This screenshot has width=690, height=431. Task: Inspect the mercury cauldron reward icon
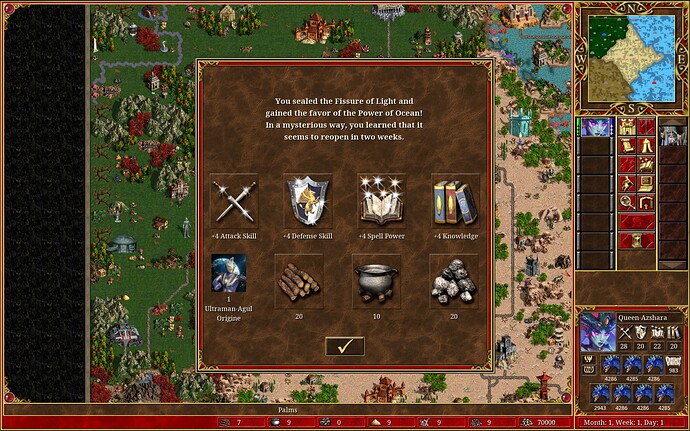(x=376, y=278)
